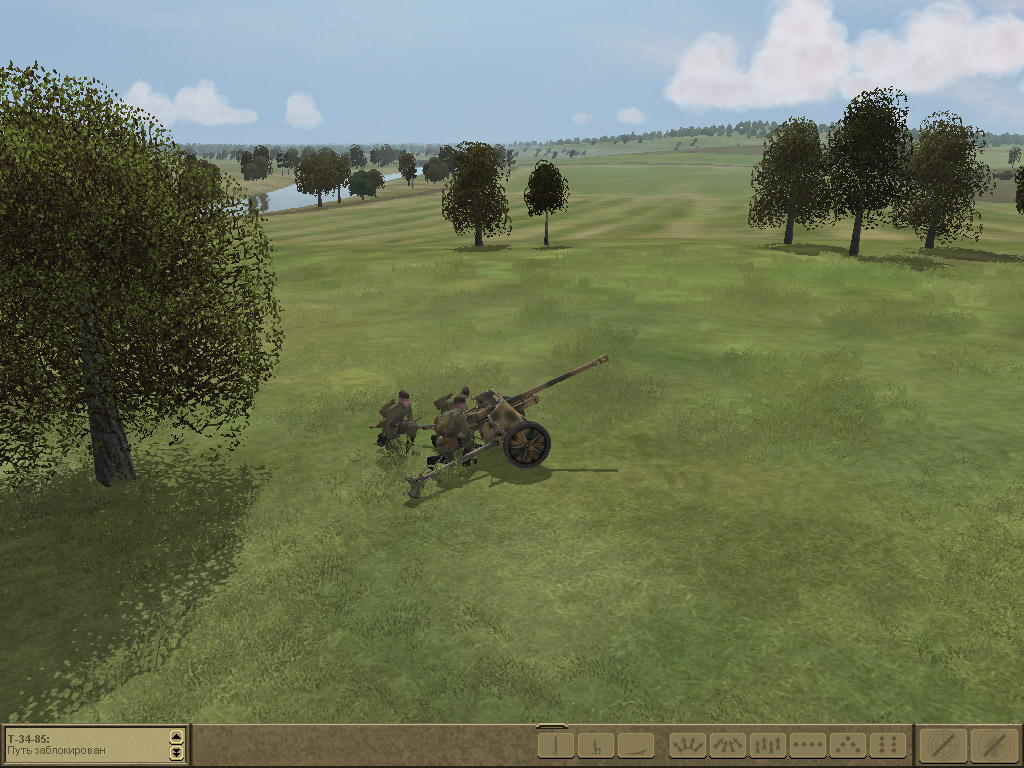Click the command panel handle above stance buttons
This screenshot has height=768, width=1024.
[551, 726]
